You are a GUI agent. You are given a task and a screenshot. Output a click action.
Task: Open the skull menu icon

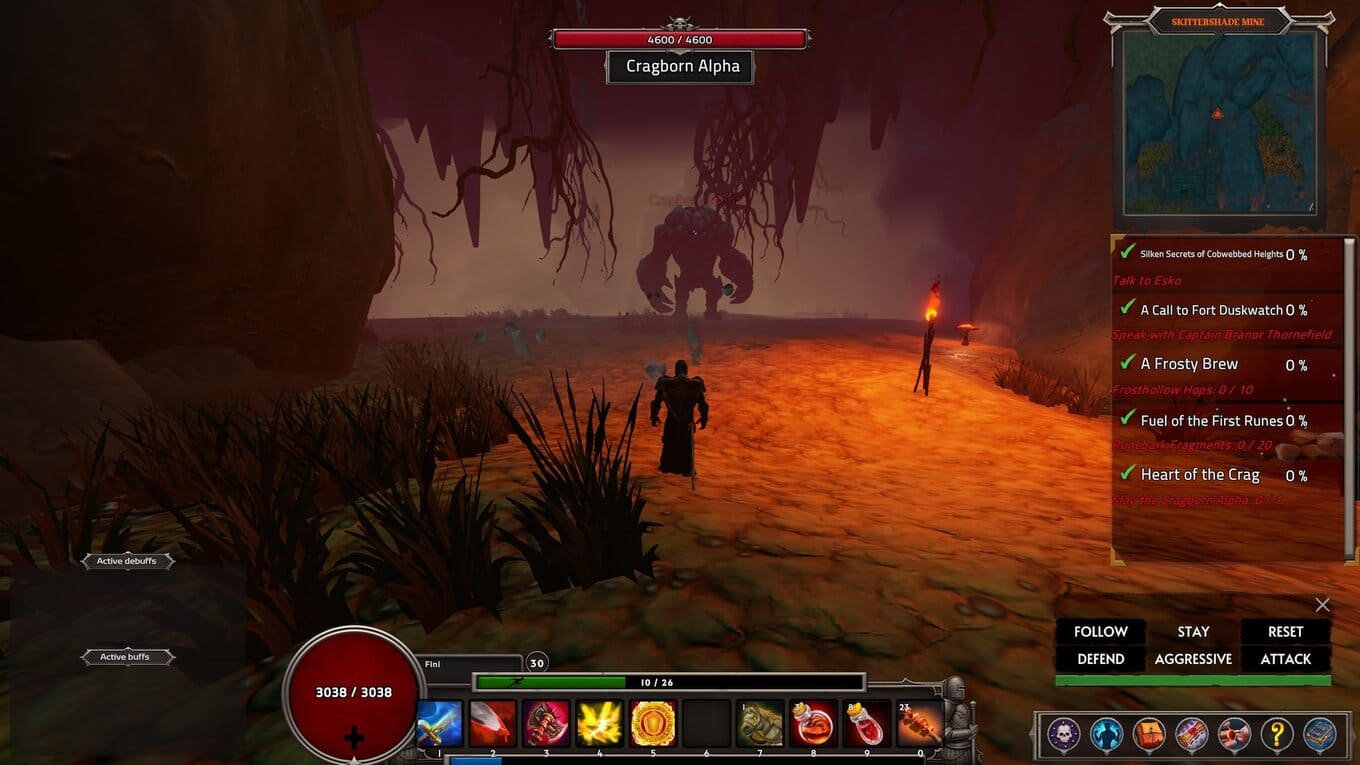(1062, 735)
